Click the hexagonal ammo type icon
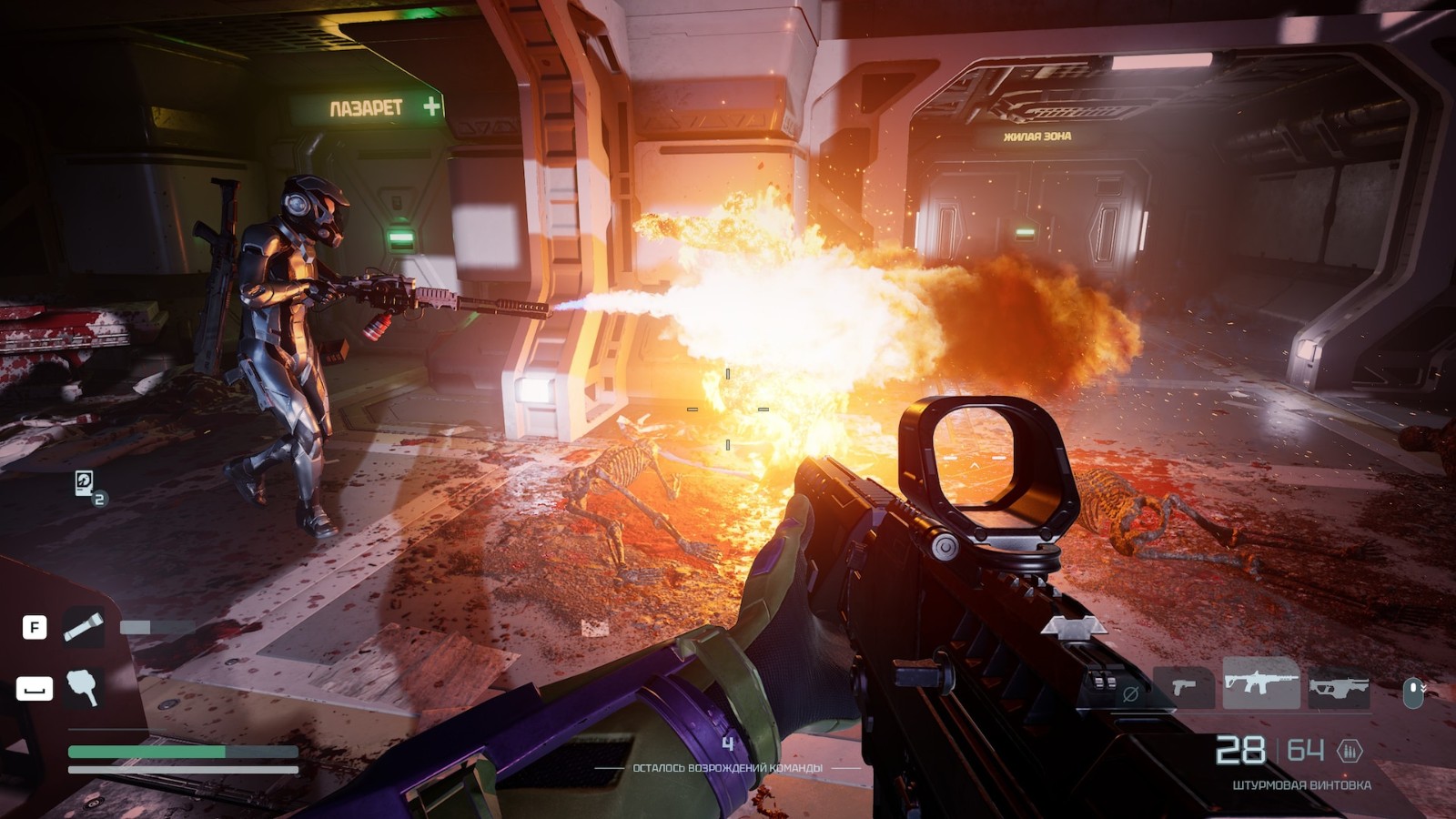This screenshot has height=819, width=1456. coord(1350,751)
